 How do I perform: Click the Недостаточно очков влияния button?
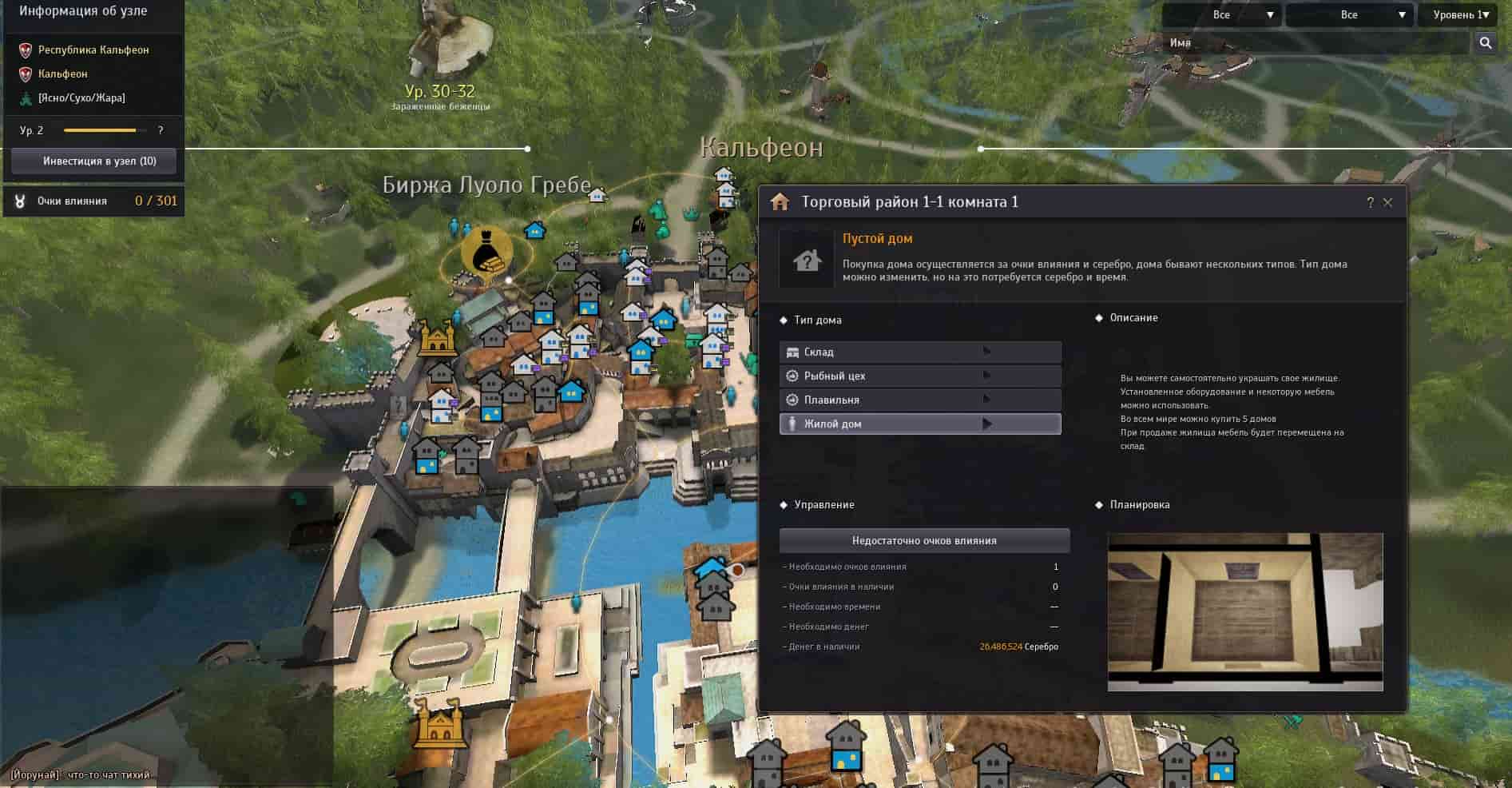pyautogui.click(x=924, y=540)
